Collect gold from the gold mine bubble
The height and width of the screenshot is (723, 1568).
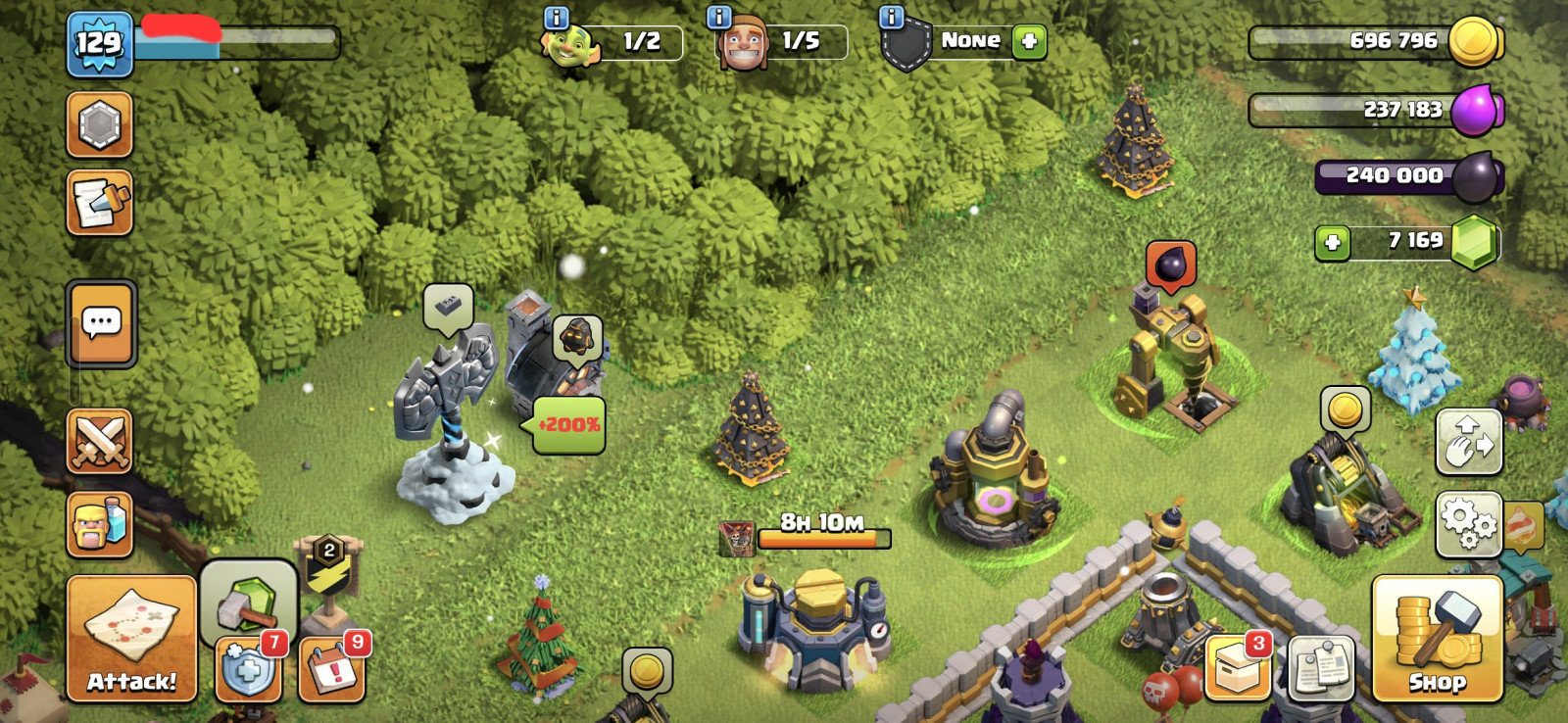(x=1345, y=410)
